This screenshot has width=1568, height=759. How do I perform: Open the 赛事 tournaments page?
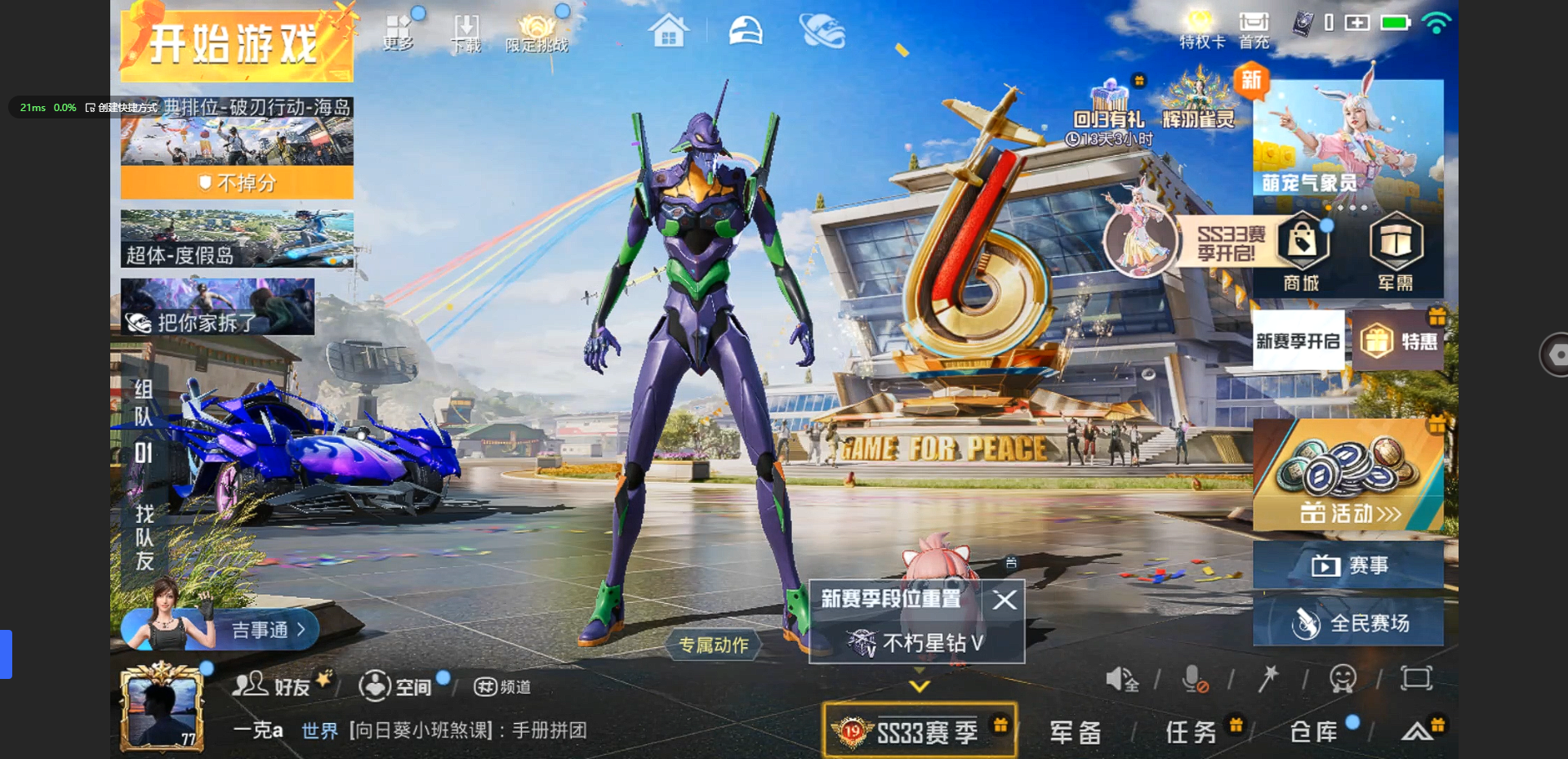(x=1348, y=565)
